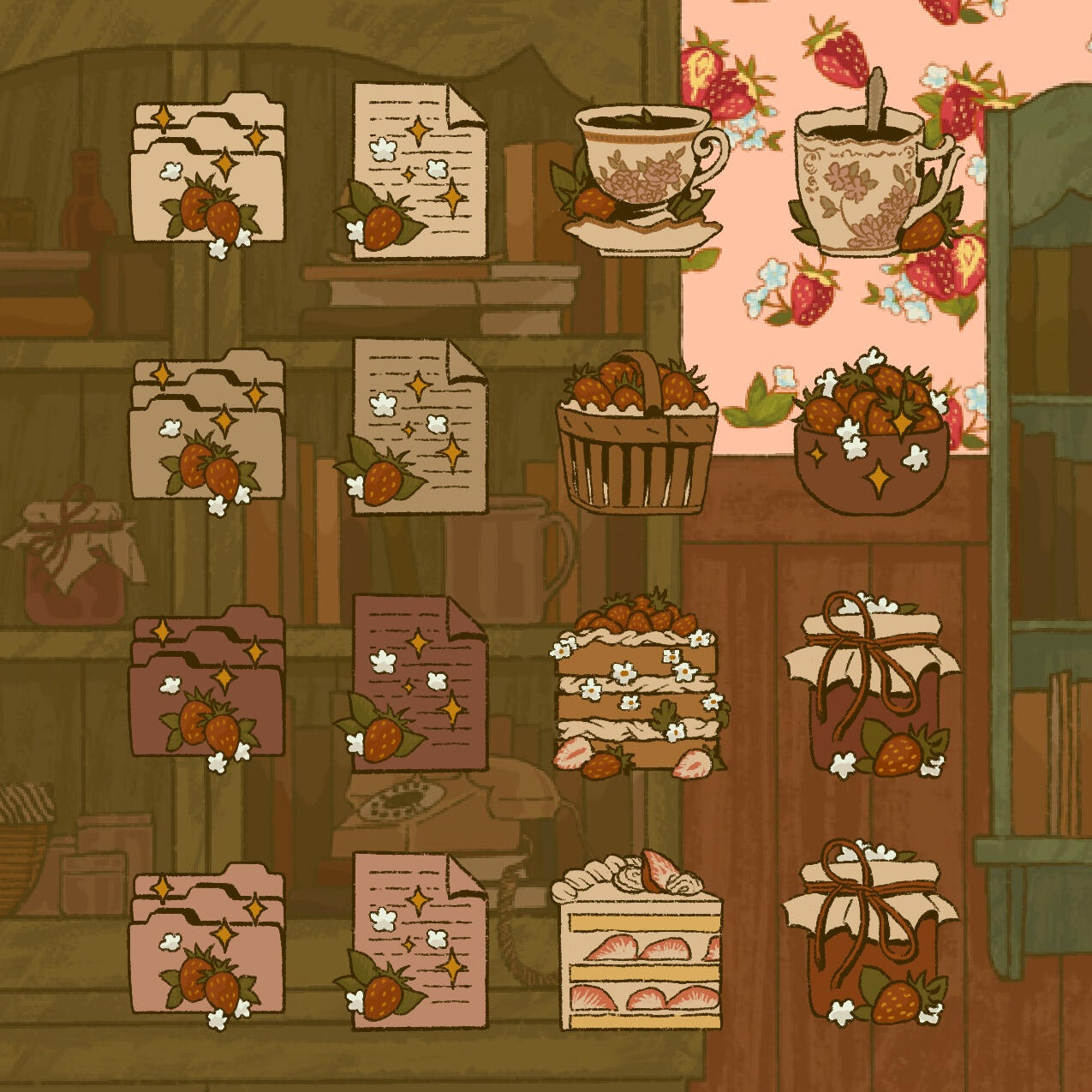Viewport: 1092px width, 1092px height.
Task: Choose the pink strawberry document icon
Action: tap(417, 940)
